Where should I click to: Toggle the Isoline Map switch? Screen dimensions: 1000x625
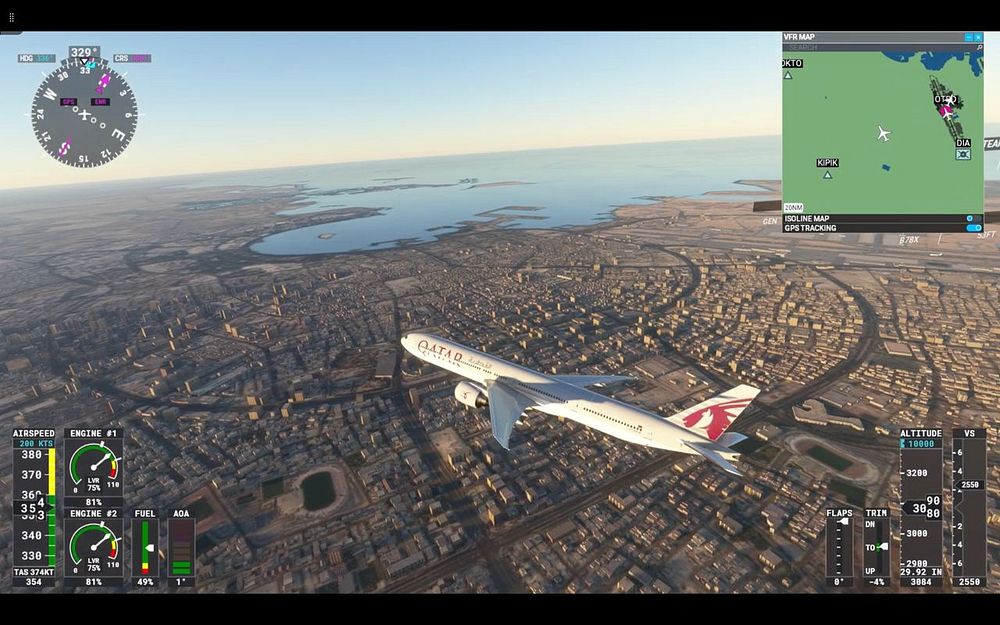pos(973,218)
